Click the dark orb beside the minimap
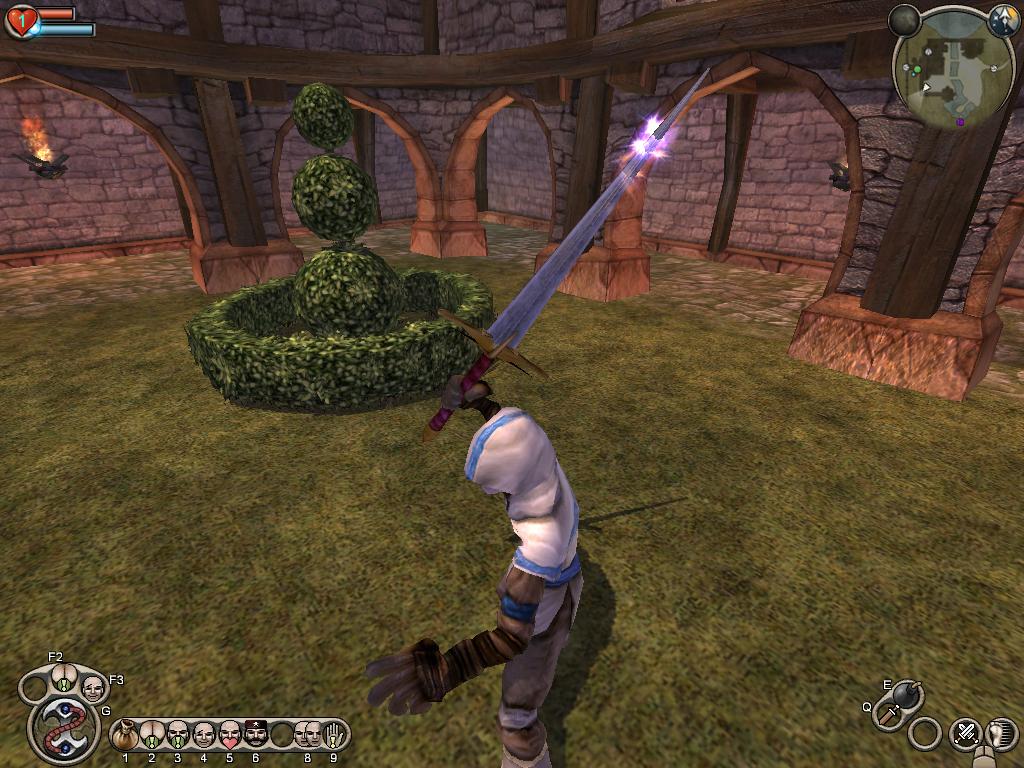Image resolution: width=1024 pixels, height=768 pixels. pos(904,19)
